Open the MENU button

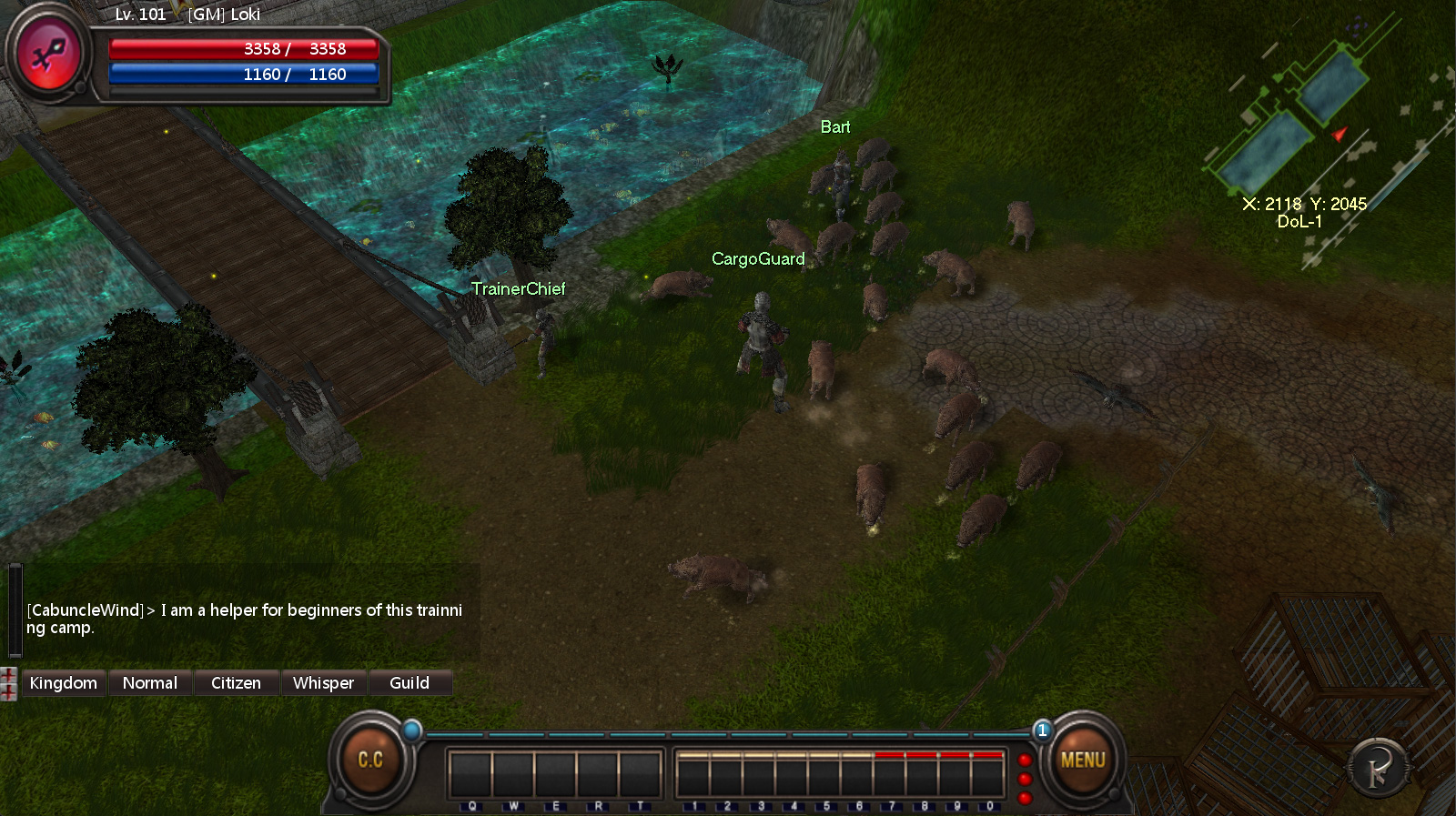(x=1082, y=761)
